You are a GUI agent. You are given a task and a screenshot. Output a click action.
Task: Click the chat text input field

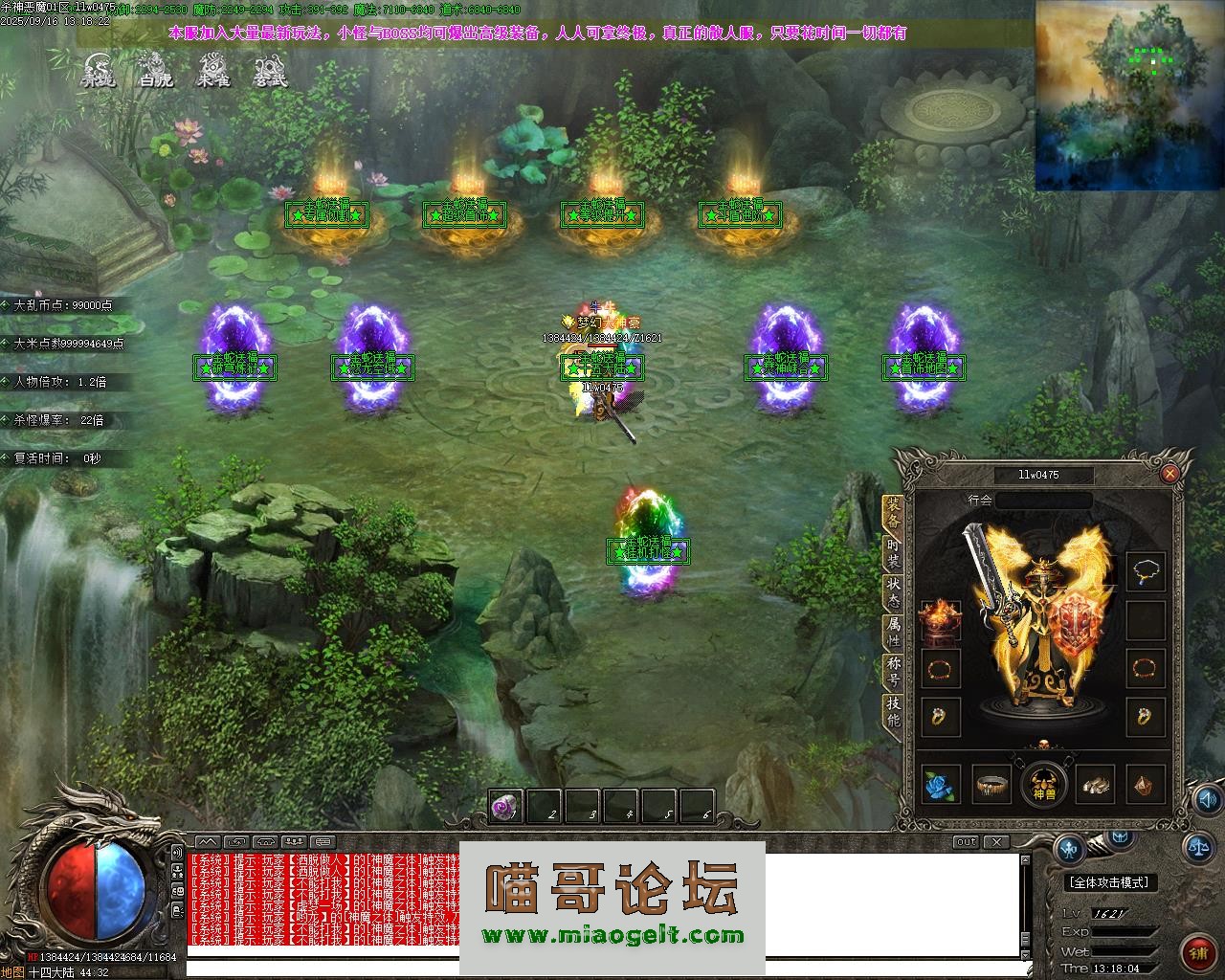[x=603, y=969]
